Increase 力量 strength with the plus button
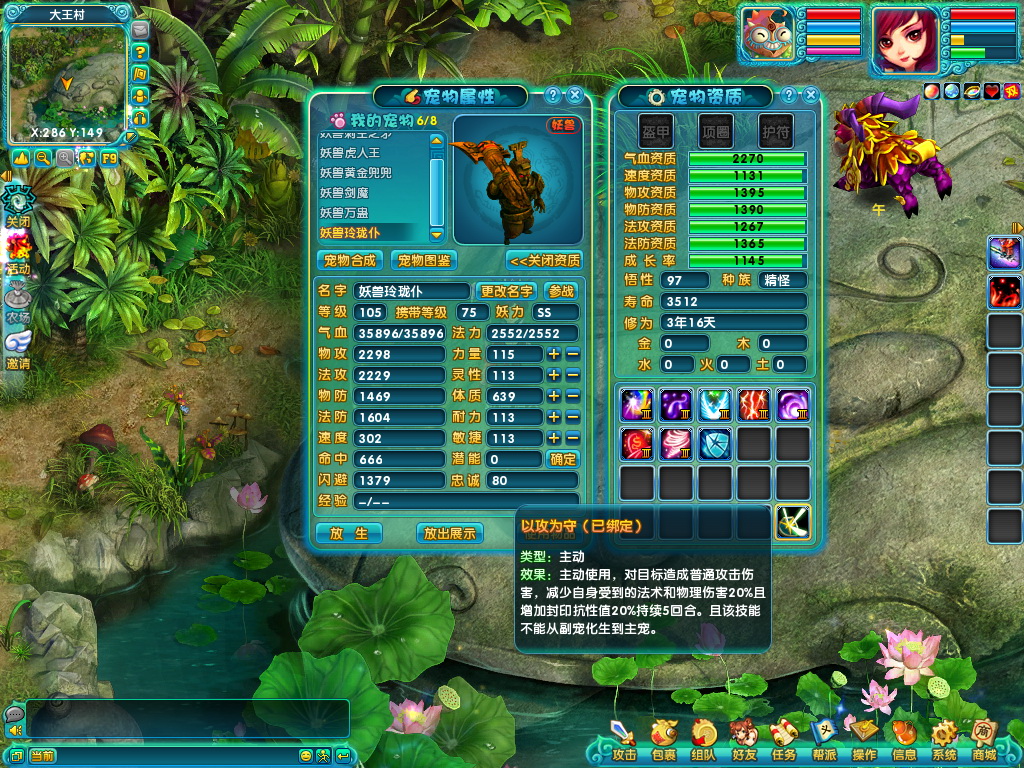Image resolution: width=1024 pixels, height=768 pixels. (554, 354)
